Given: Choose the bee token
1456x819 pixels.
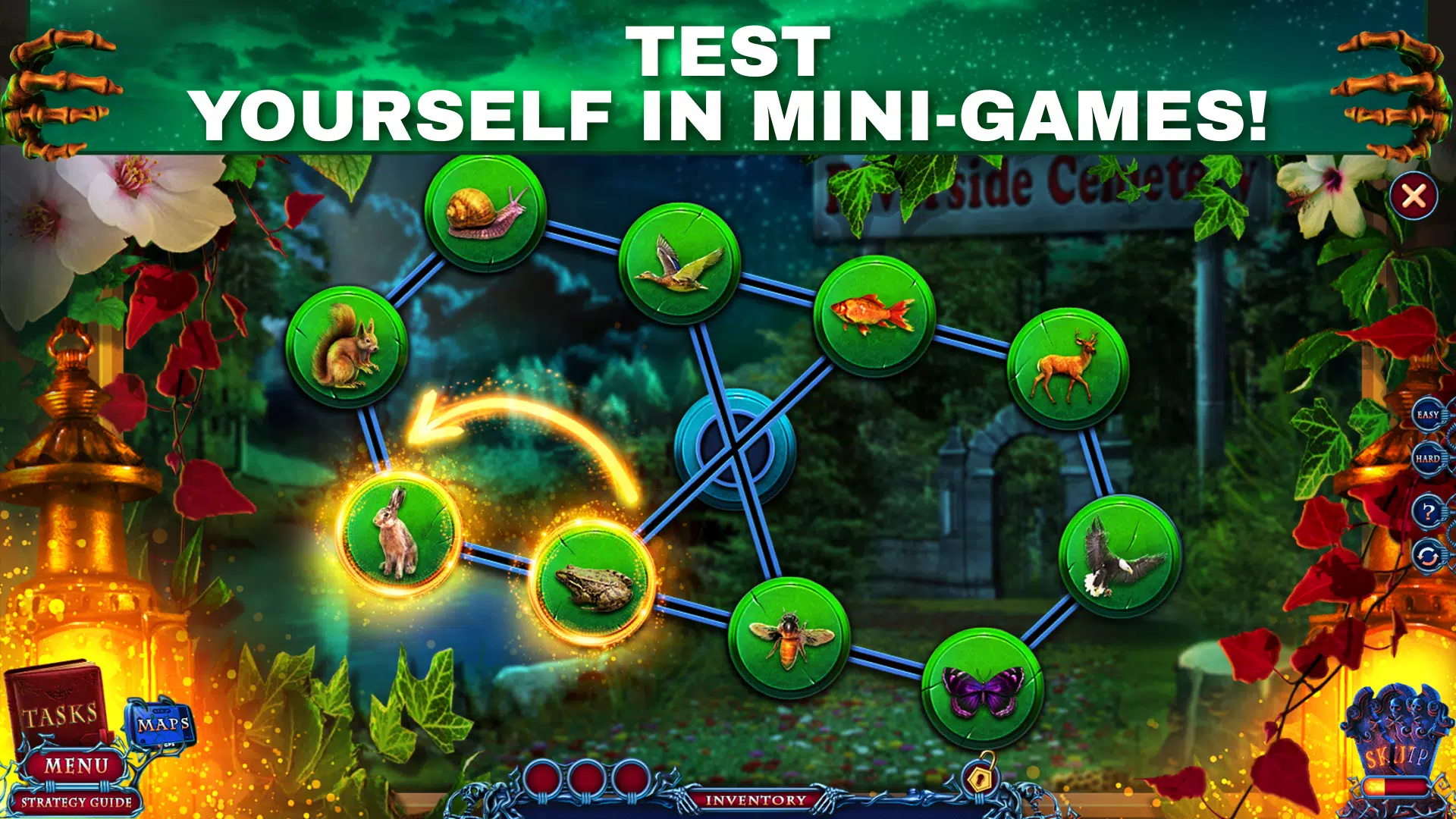Looking at the screenshot, I should (x=789, y=637).
